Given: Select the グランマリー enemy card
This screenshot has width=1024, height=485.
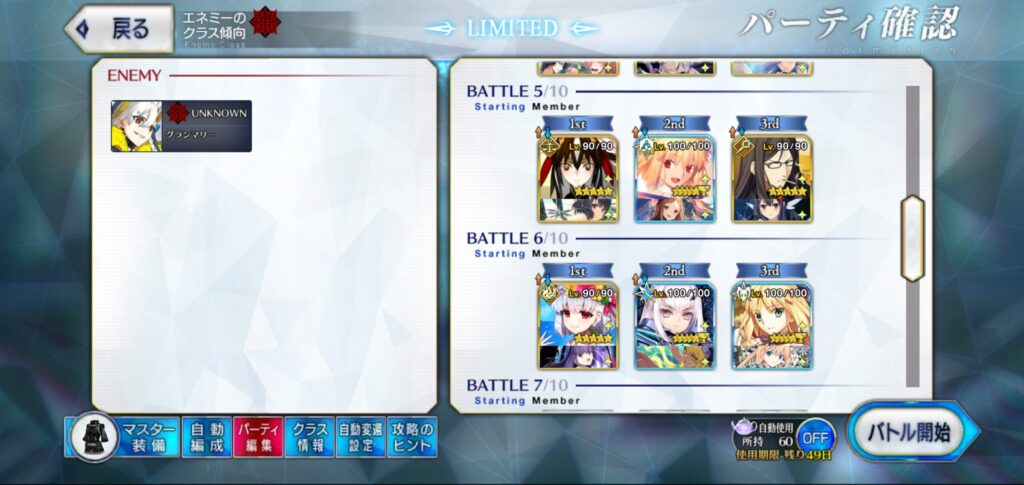Looking at the screenshot, I should [181, 126].
